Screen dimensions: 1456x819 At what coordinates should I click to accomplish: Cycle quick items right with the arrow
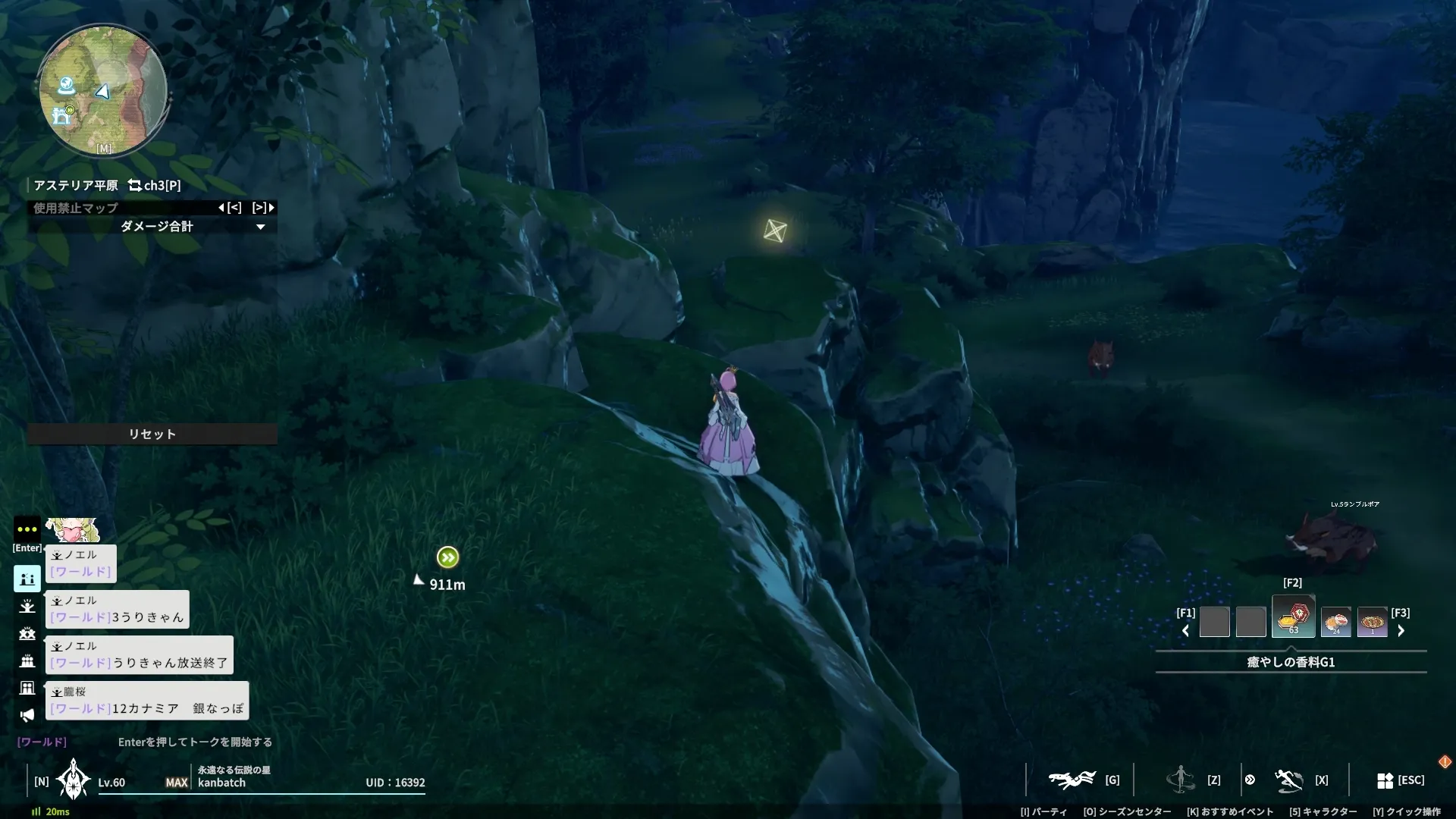pyautogui.click(x=1401, y=631)
